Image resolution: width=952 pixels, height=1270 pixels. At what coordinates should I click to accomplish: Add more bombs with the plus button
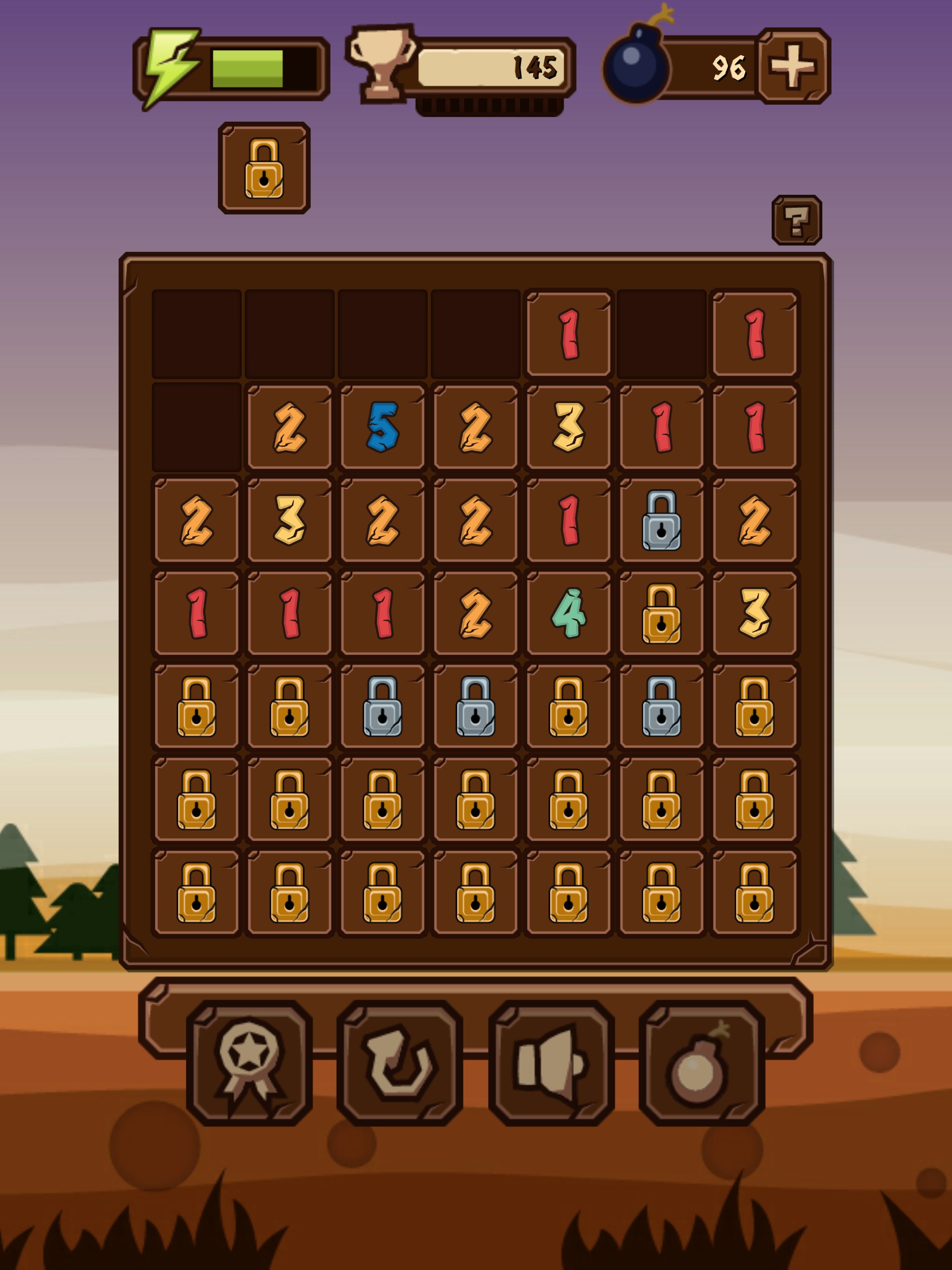click(x=793, y=66)
